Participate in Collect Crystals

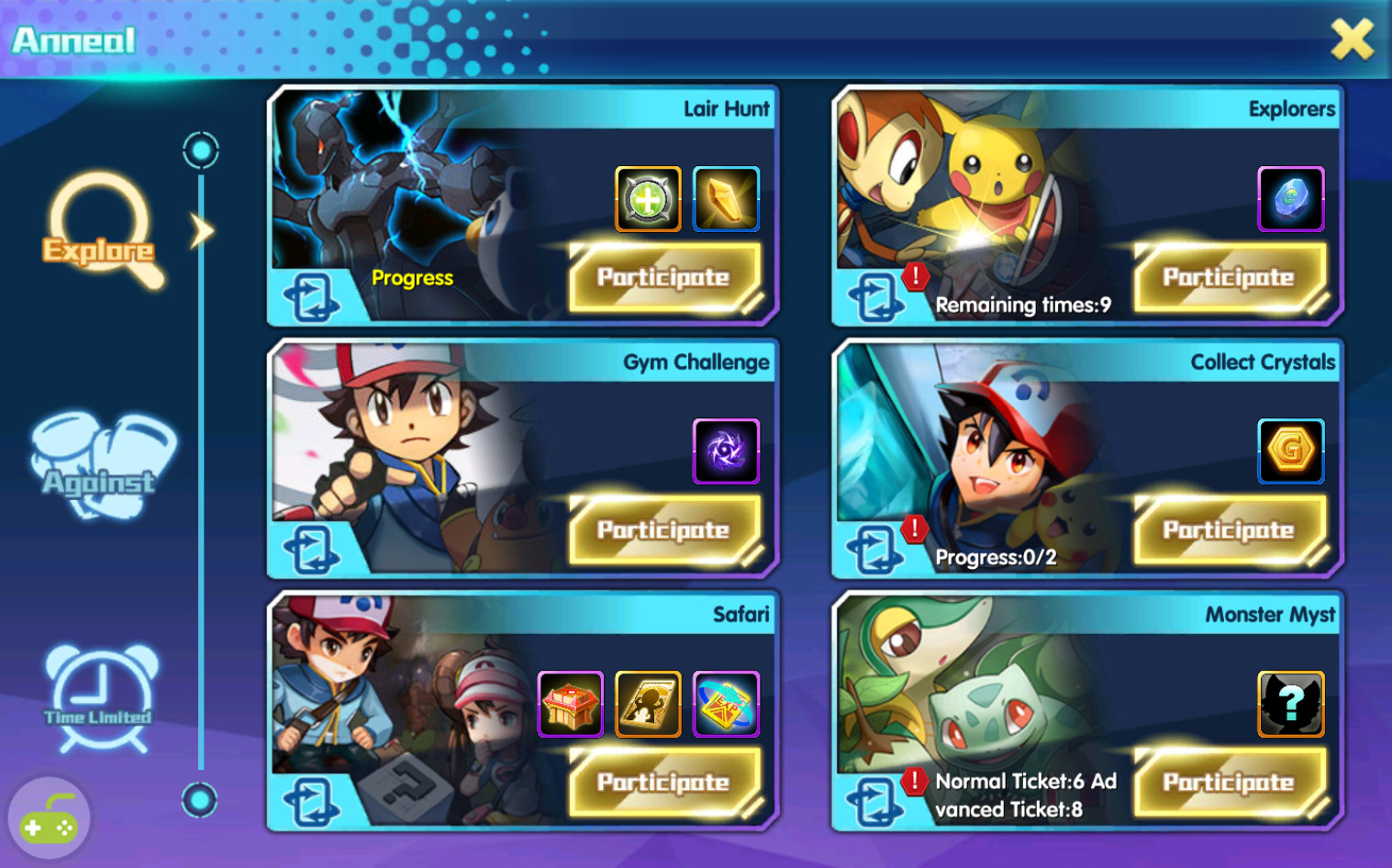[1229, 529]
